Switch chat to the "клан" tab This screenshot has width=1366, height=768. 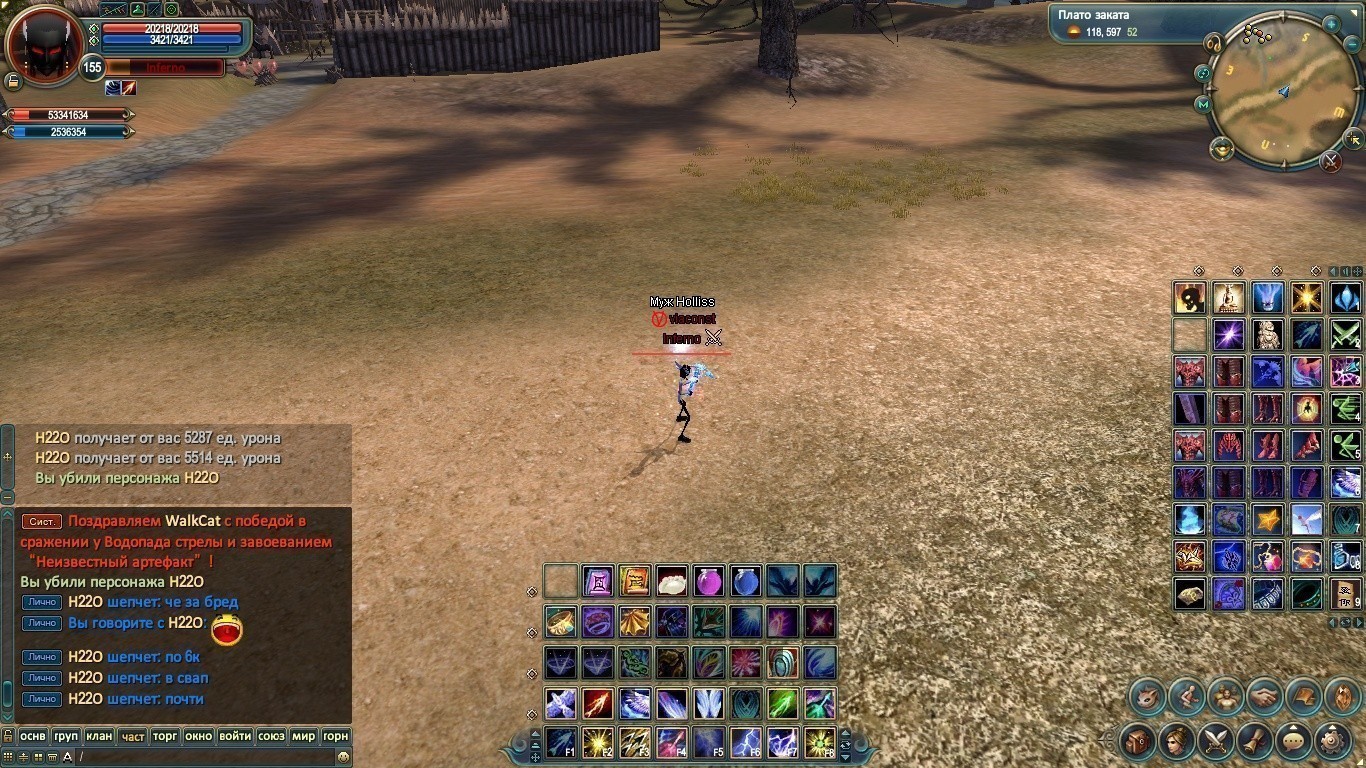click(x=99, y=736)
